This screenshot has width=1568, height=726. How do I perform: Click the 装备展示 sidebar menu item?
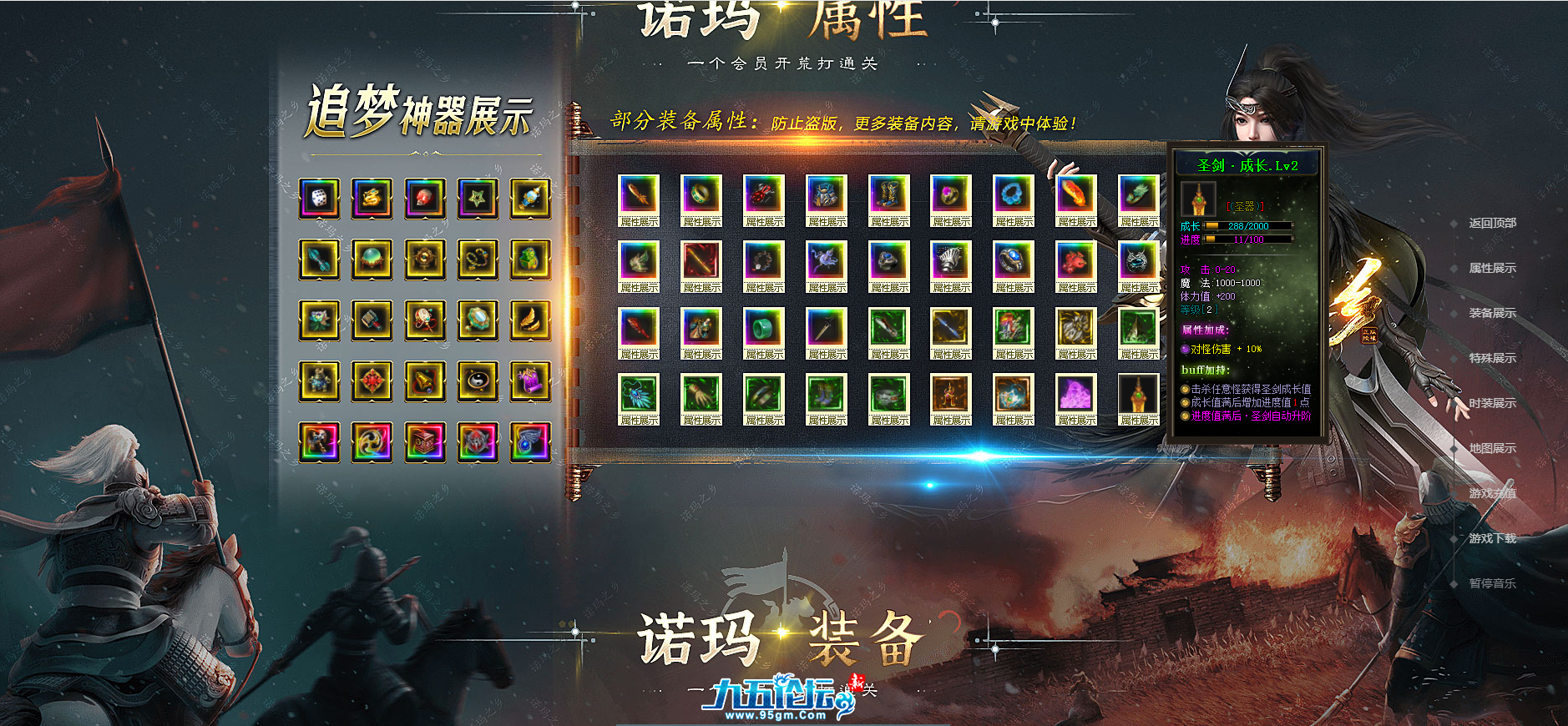point(1495,315)
